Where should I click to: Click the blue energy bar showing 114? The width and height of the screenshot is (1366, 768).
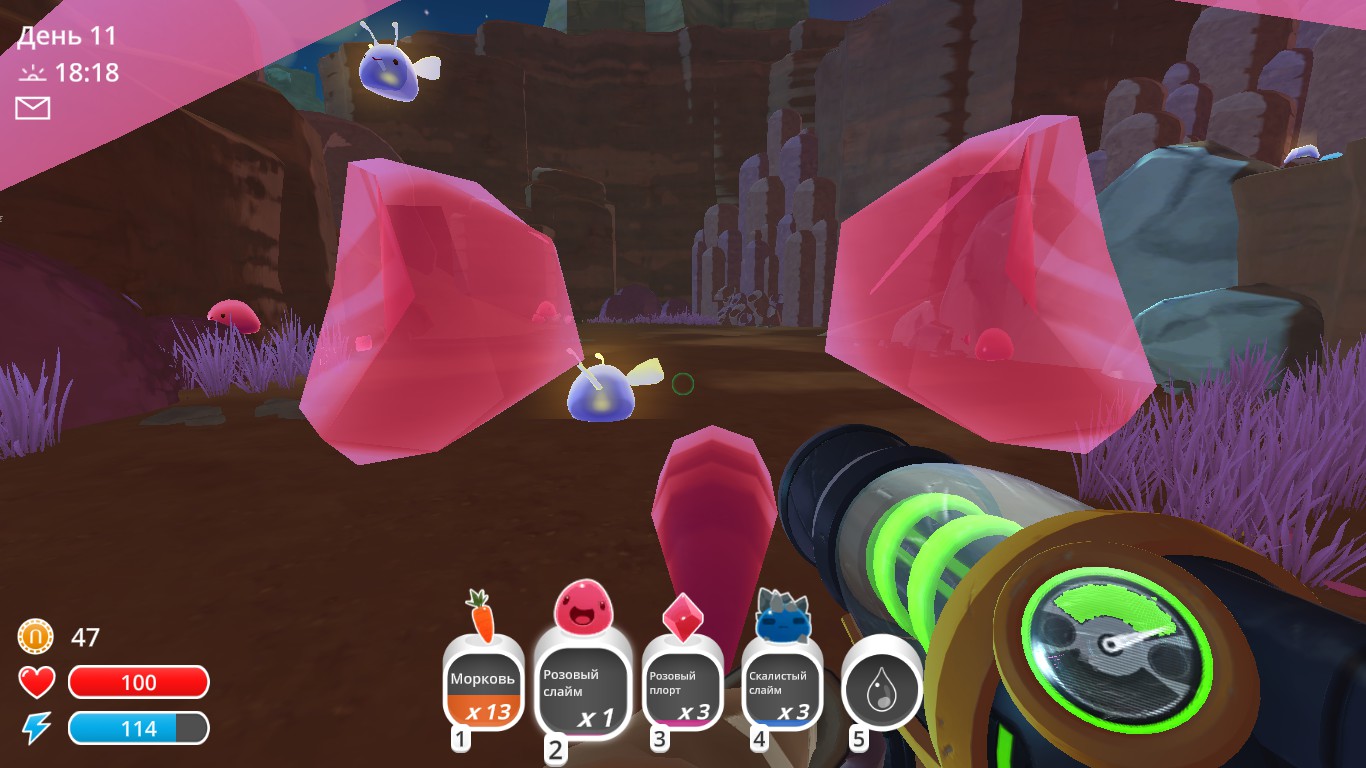138,728
